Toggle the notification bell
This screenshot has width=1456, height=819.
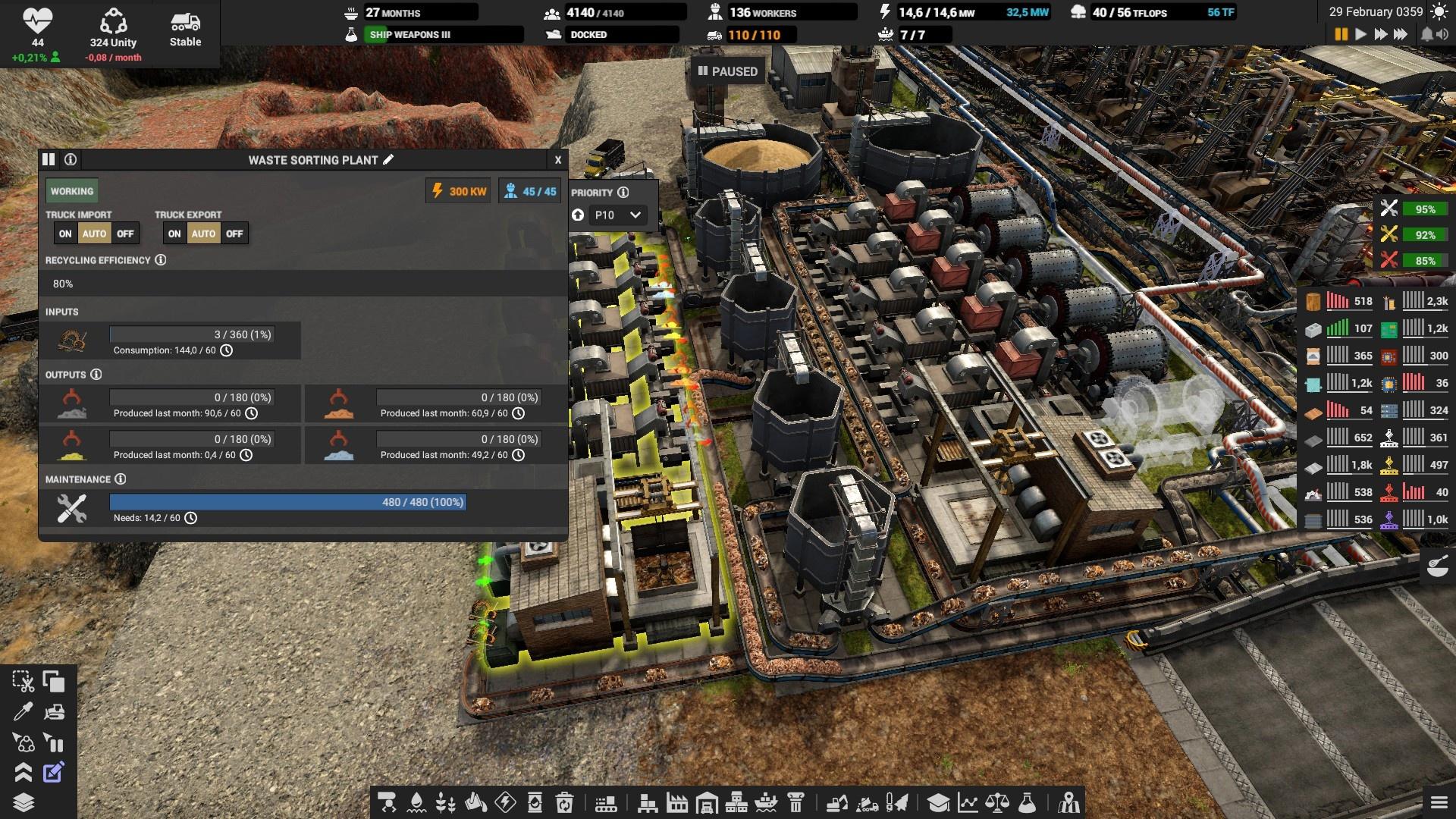pos(1426,34)
